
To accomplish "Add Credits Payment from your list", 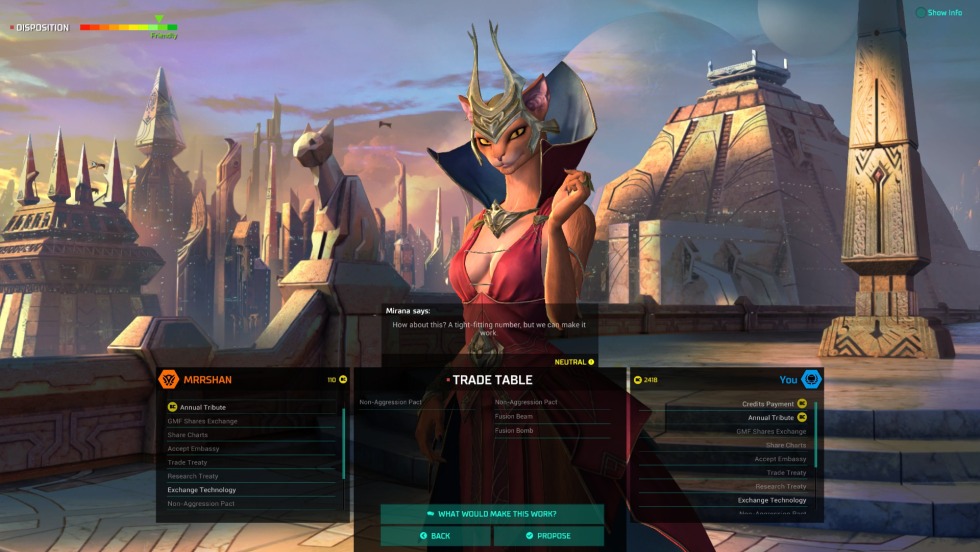I will tap(768, 404).
